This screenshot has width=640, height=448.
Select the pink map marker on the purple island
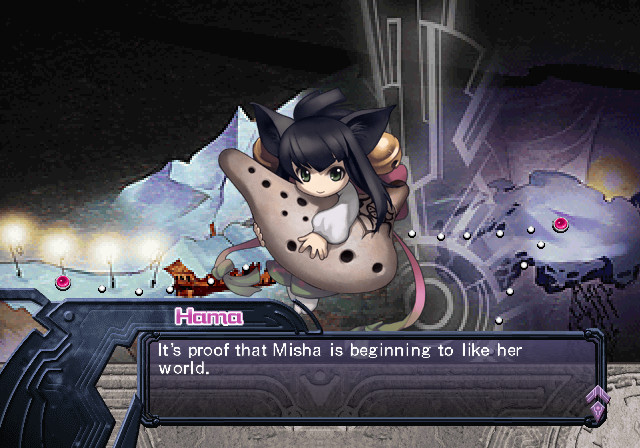(560, 222)
